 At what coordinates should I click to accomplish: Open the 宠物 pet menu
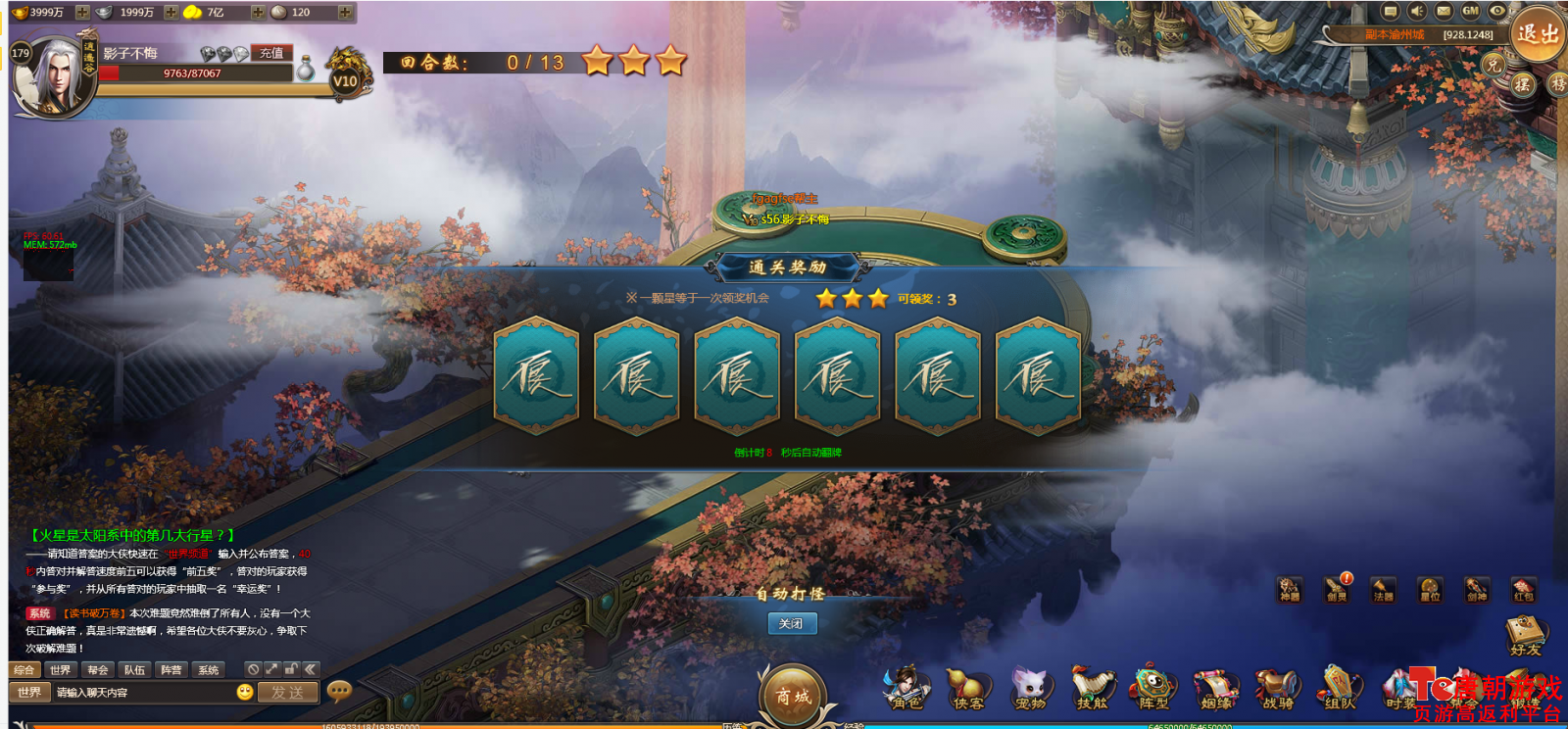point(1030,689)
